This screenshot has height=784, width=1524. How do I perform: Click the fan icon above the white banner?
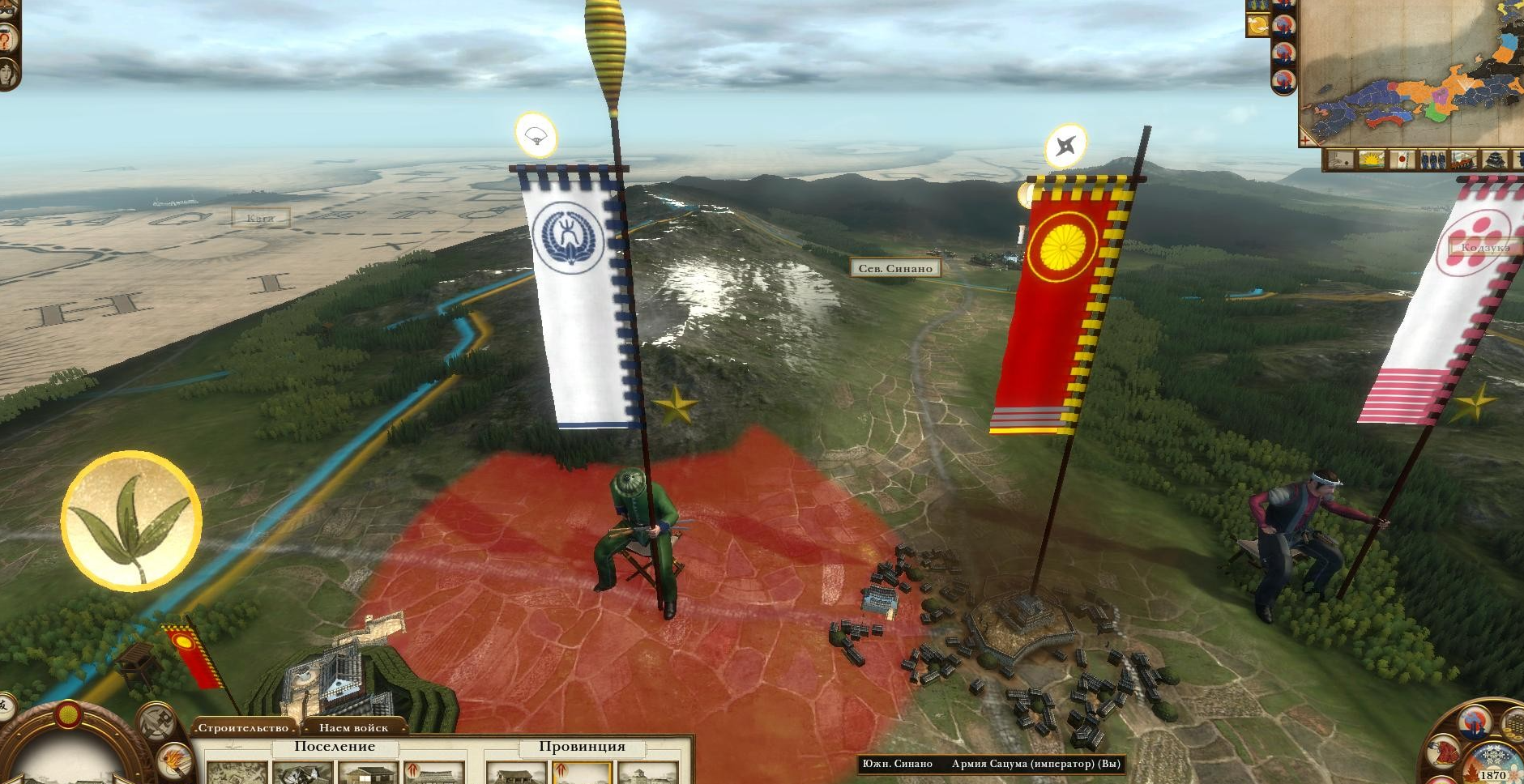coord(537,136)
